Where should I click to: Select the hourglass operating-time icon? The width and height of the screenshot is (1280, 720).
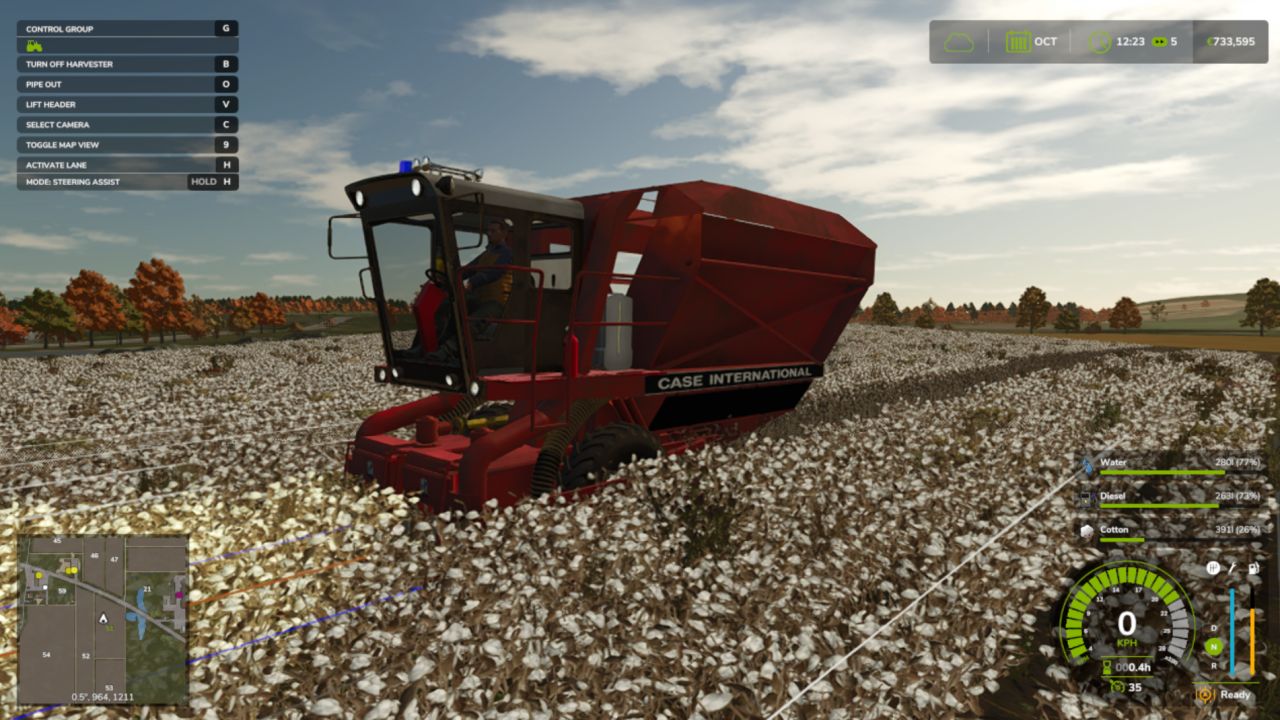[x=1106, y=666]
